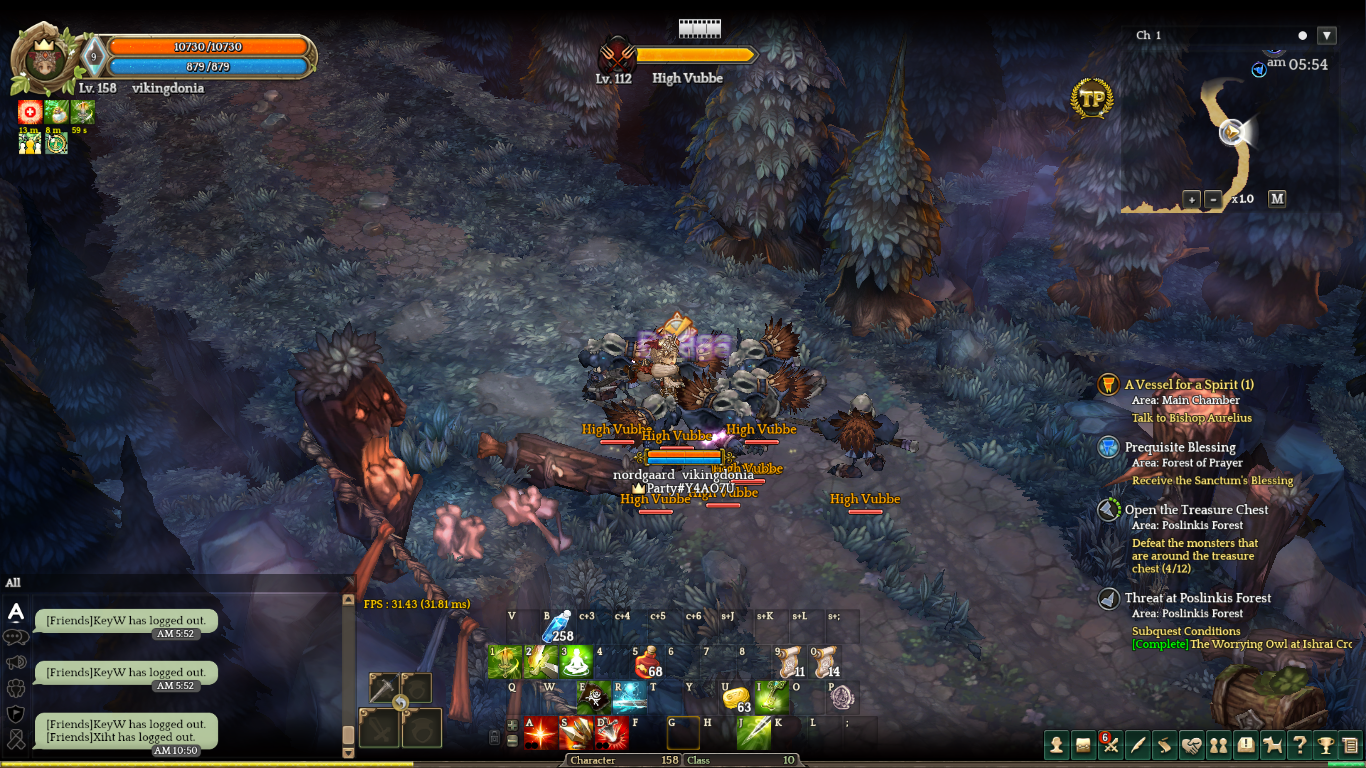Use the blue potion in slot B
This screenshot has width=1366, height=768.
(556, 626)
